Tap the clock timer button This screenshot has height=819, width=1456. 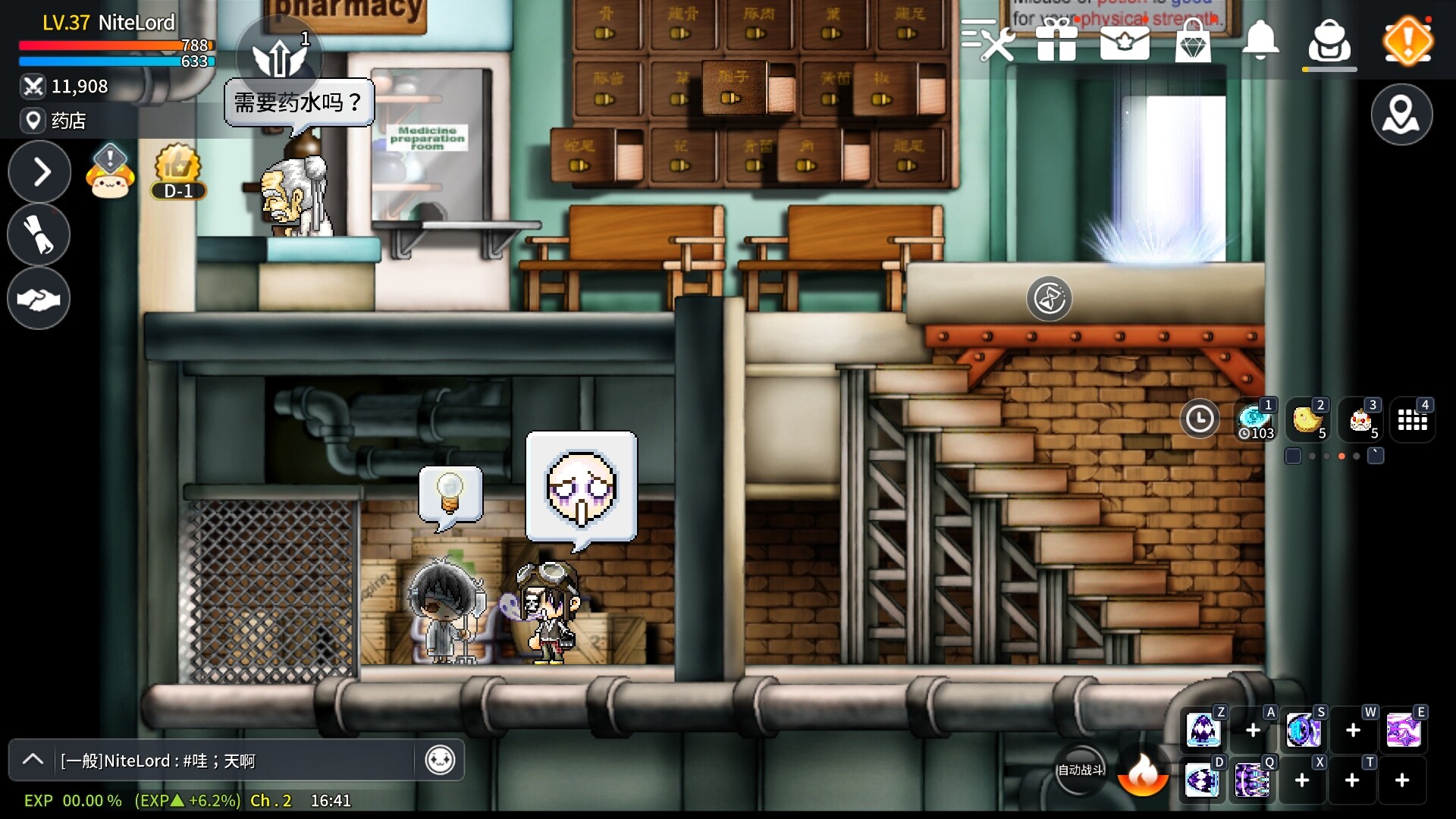(1200, 419)
